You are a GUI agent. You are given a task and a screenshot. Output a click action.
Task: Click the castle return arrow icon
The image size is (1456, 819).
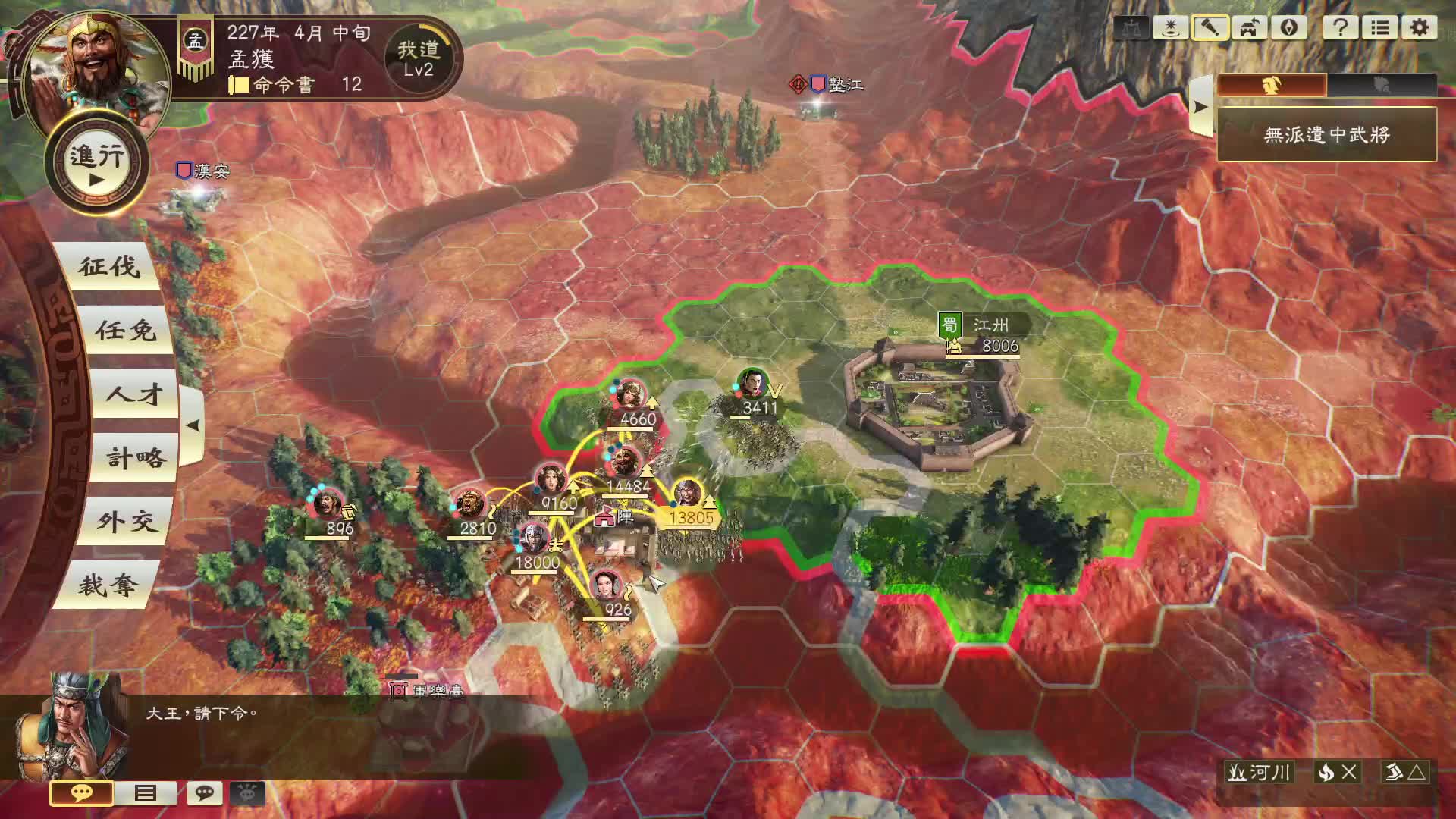1250,28
